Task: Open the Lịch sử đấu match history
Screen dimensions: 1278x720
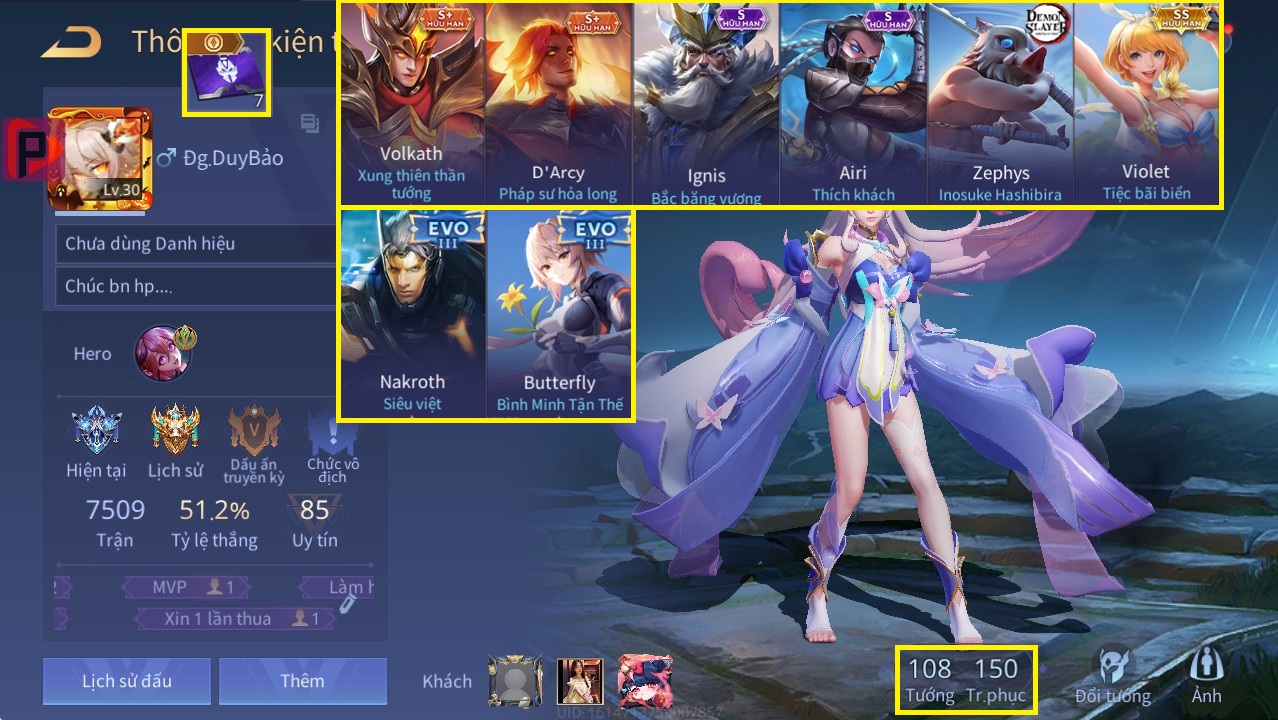Action: [x=127, y=681]
